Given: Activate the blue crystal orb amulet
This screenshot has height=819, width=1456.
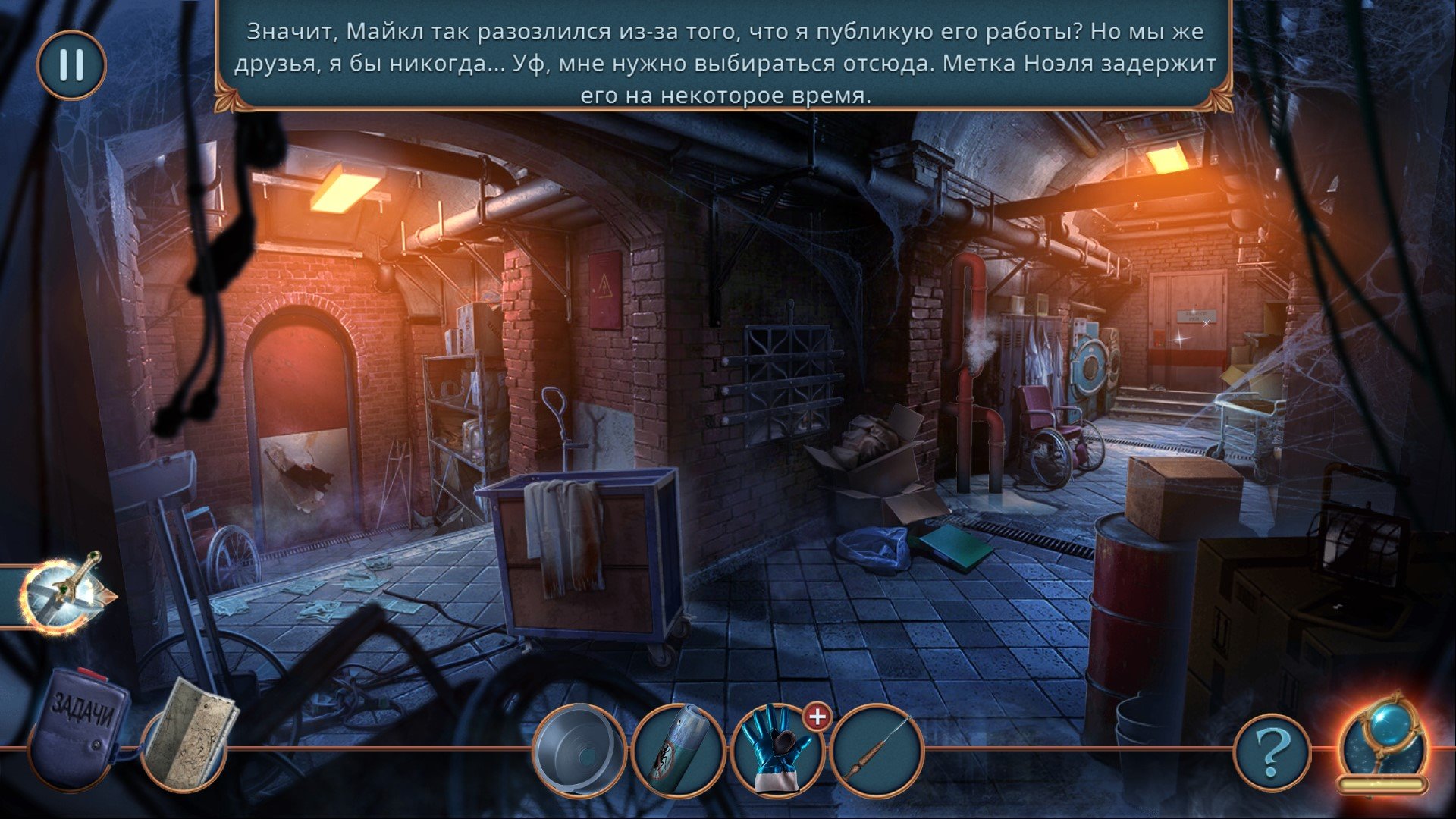Looking at the screenshot, I should pos(1381,739).
